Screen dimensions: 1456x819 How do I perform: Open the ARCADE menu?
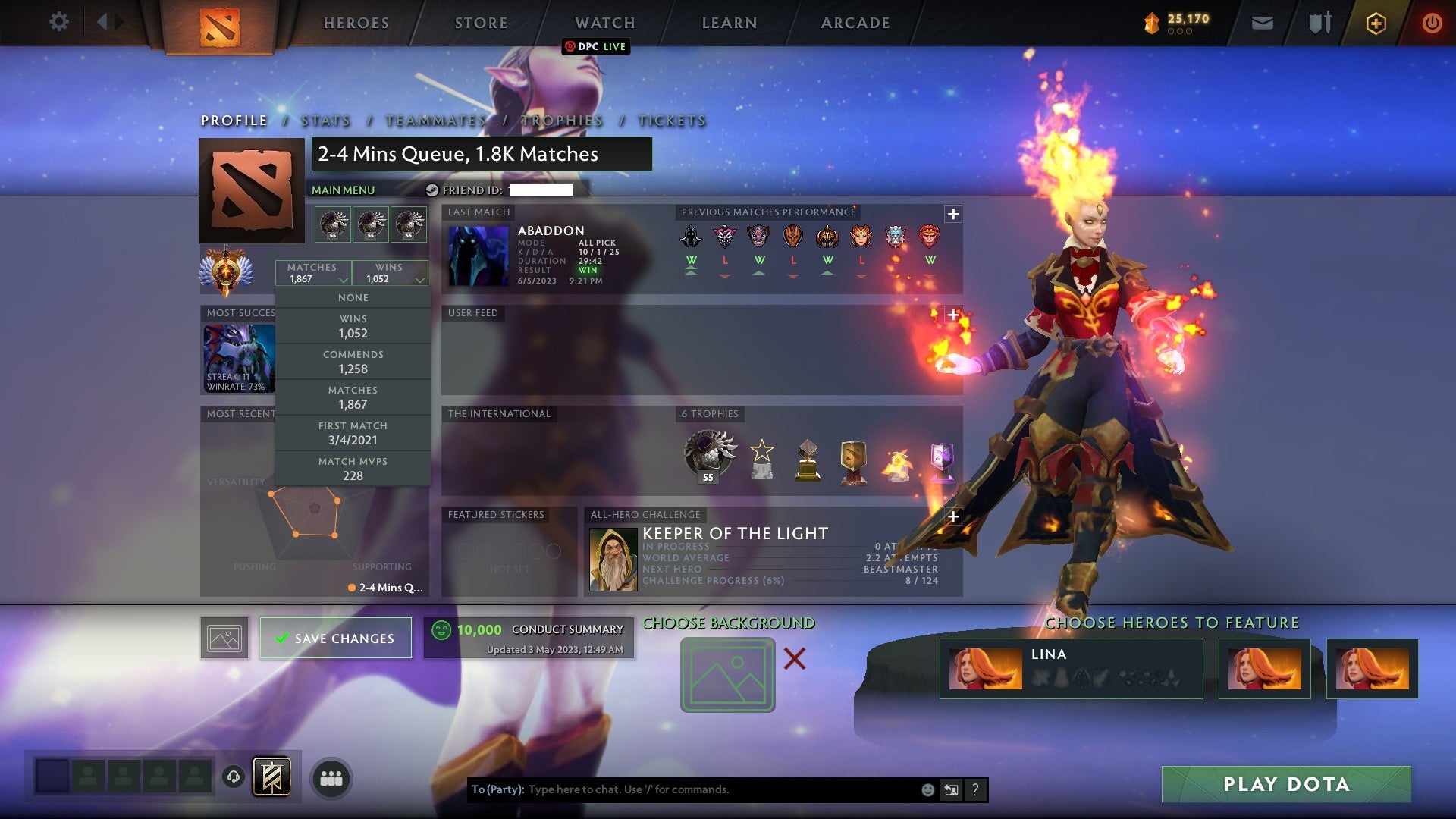[x=855, y=22]
